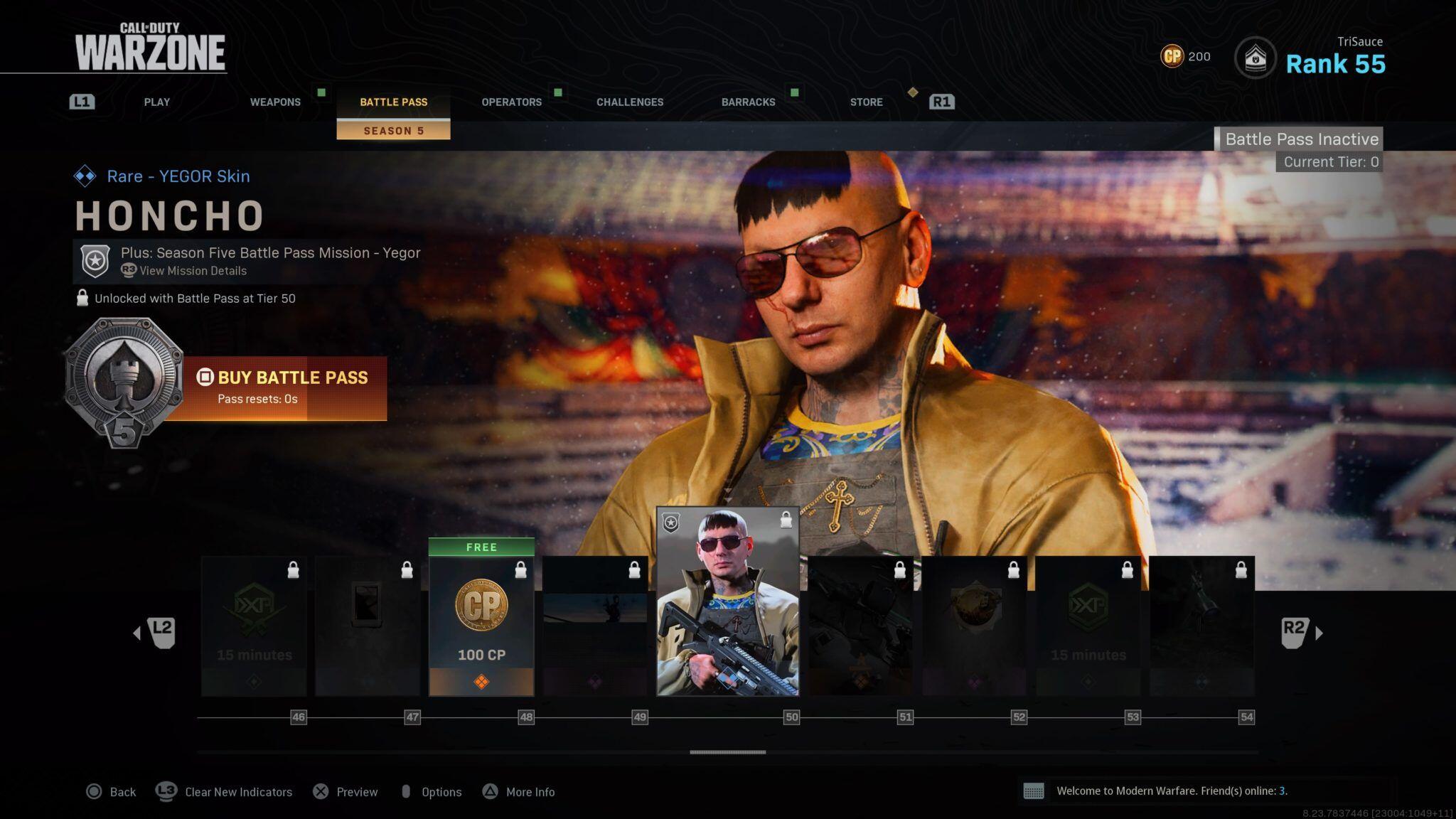Click the COD Points balance icon
The image size is (1456, 819).
tap(1172, 56)
